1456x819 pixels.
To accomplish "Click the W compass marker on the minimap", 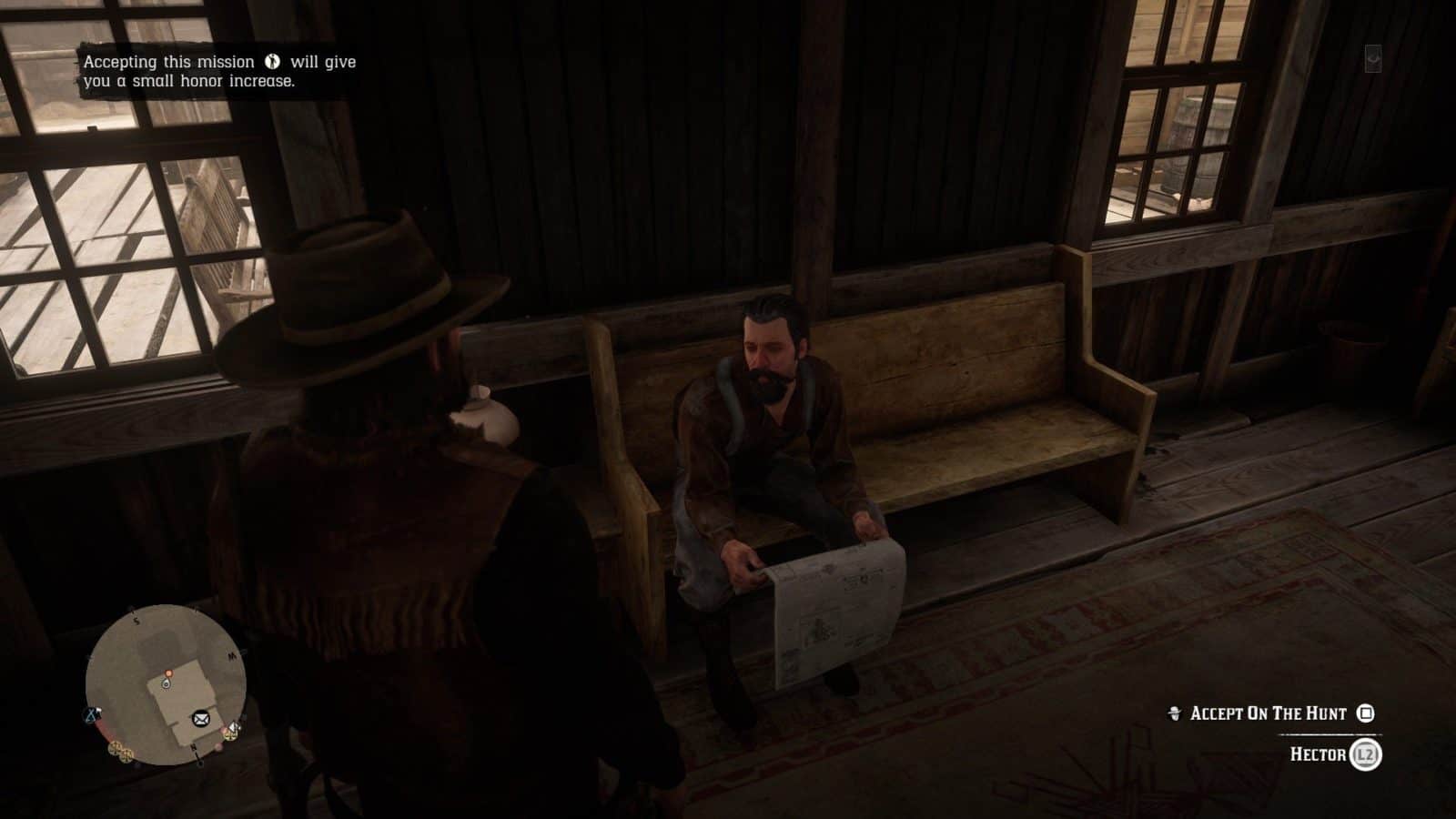I will [229, 654].
